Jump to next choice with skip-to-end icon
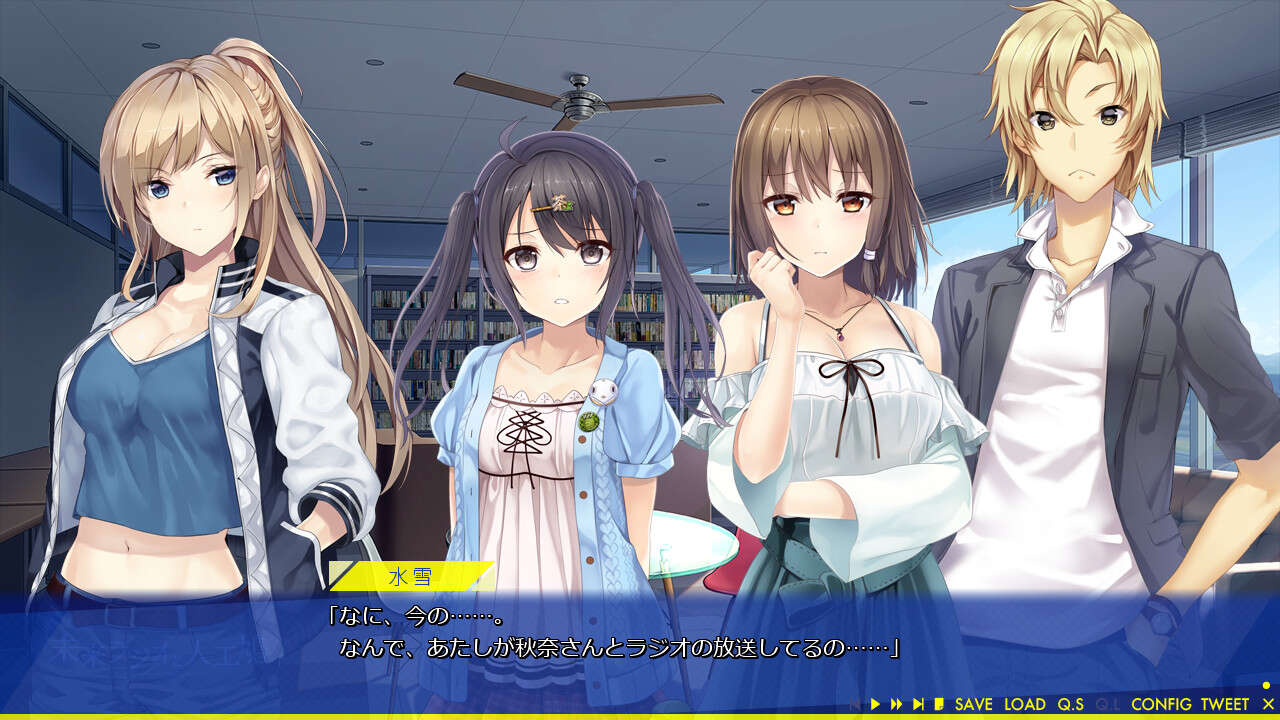This screenshot has width=1280, height=720. click(x=918, y=705)
